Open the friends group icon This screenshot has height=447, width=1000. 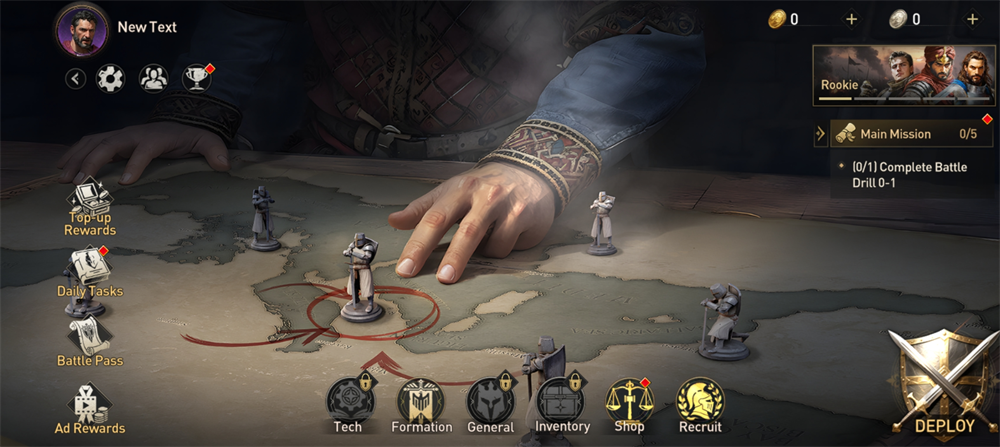coord(153,78)
